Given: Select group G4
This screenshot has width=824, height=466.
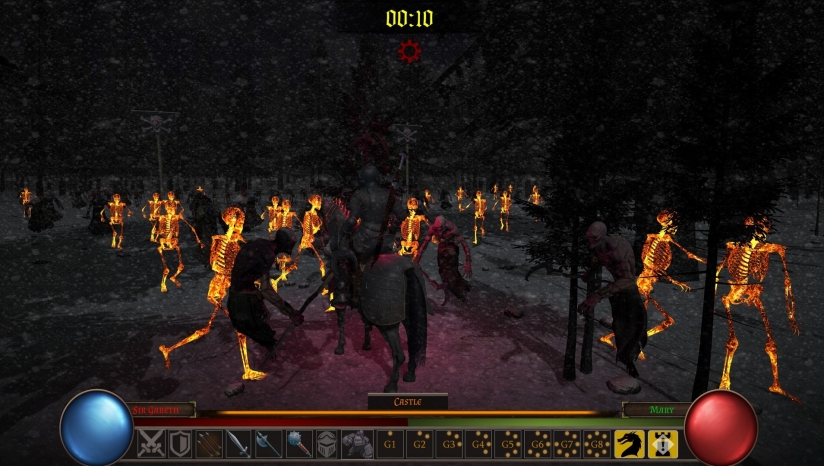Looking at the screenshot, I should 480,443.
